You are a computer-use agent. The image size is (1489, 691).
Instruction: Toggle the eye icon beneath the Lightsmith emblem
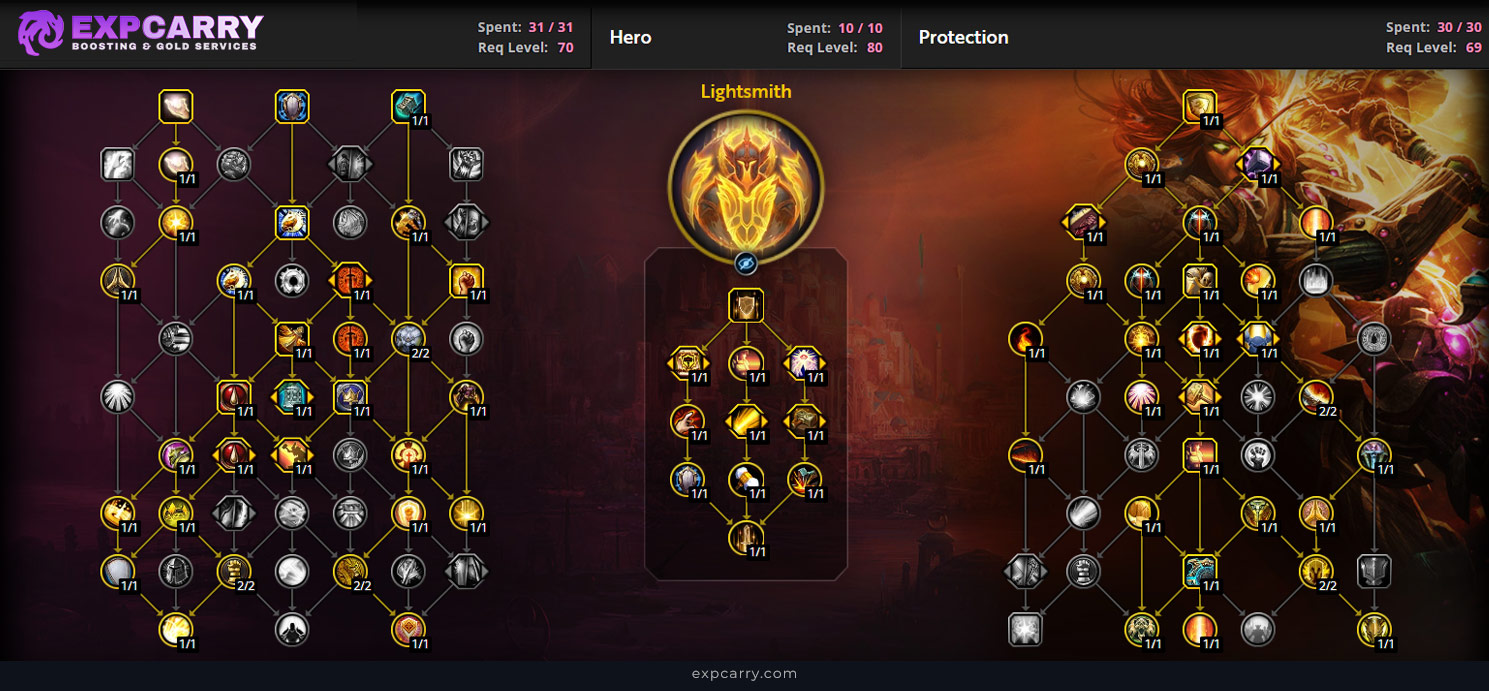pos(745,263)
